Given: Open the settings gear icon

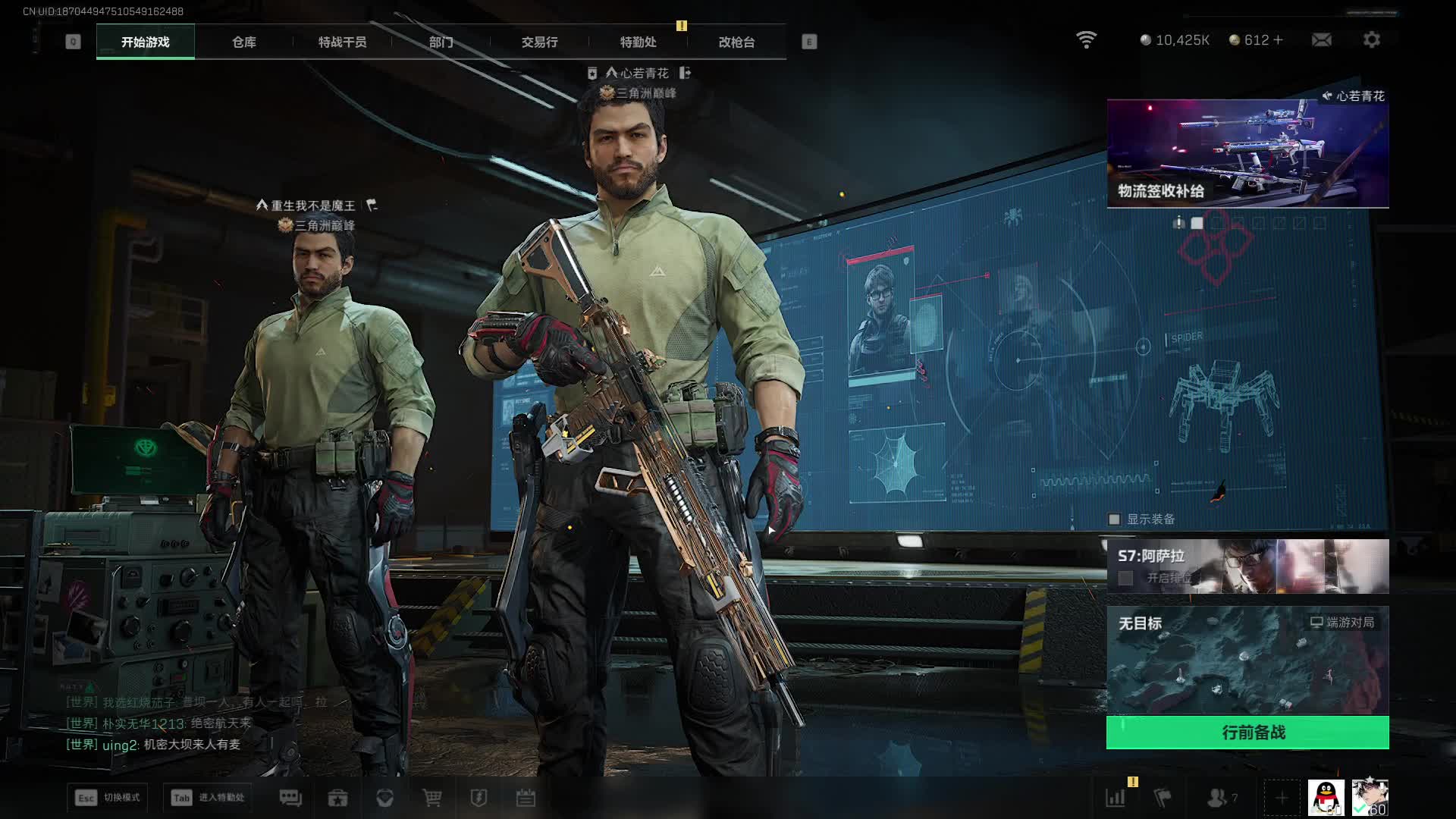Looking at the screenshot, I should click(1371, 39).
